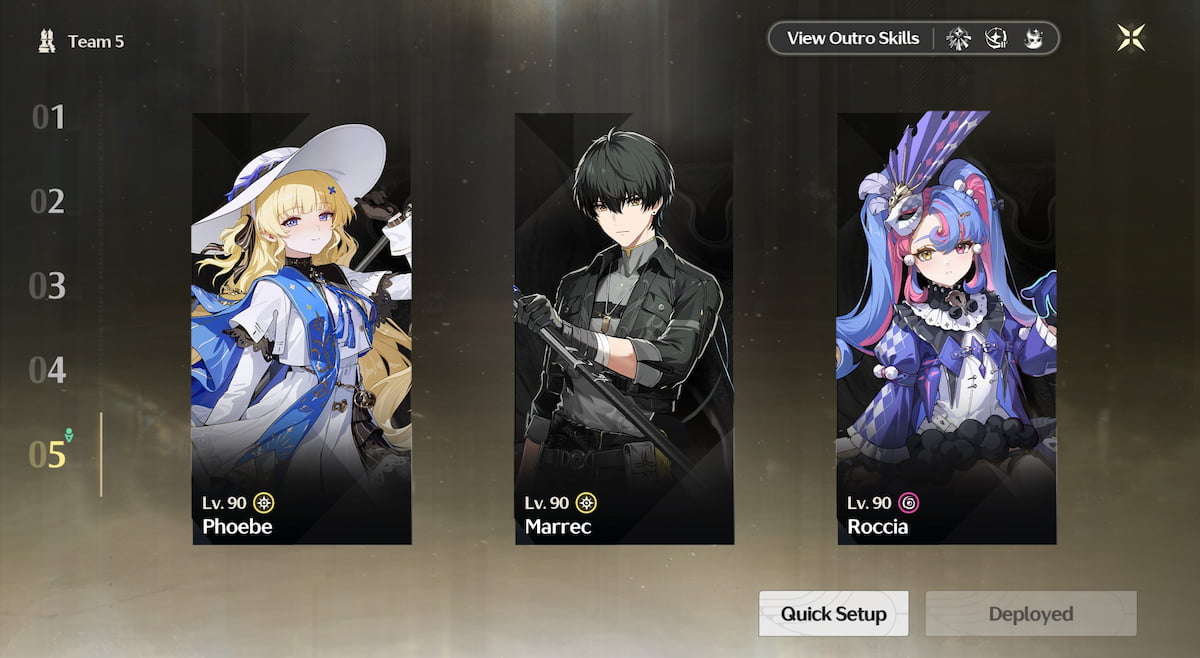Open View Outro Skills
1200x658 pixels.
pyautogui.click(x=852, y=39)
